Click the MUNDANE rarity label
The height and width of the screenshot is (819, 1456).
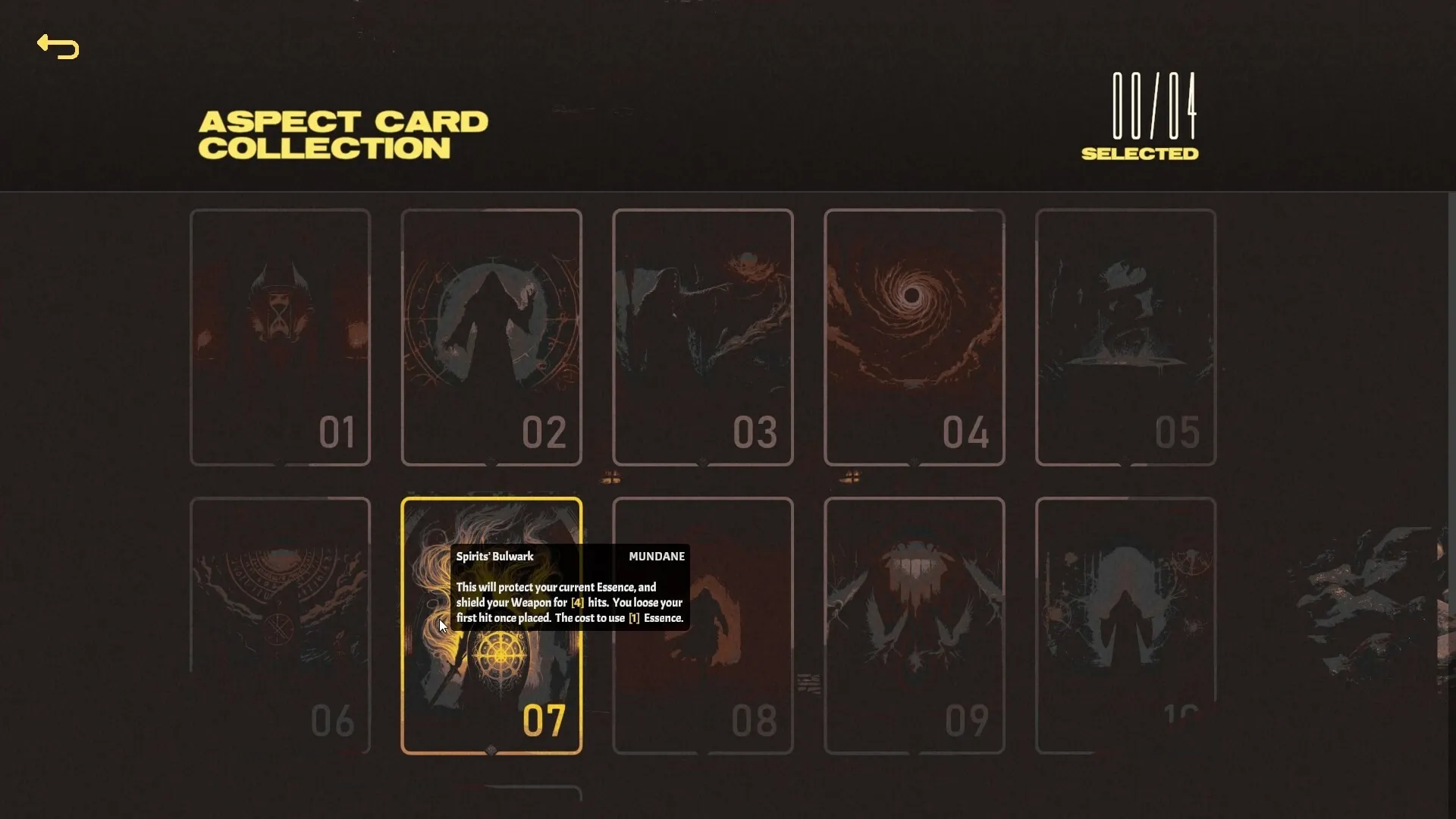656,556
